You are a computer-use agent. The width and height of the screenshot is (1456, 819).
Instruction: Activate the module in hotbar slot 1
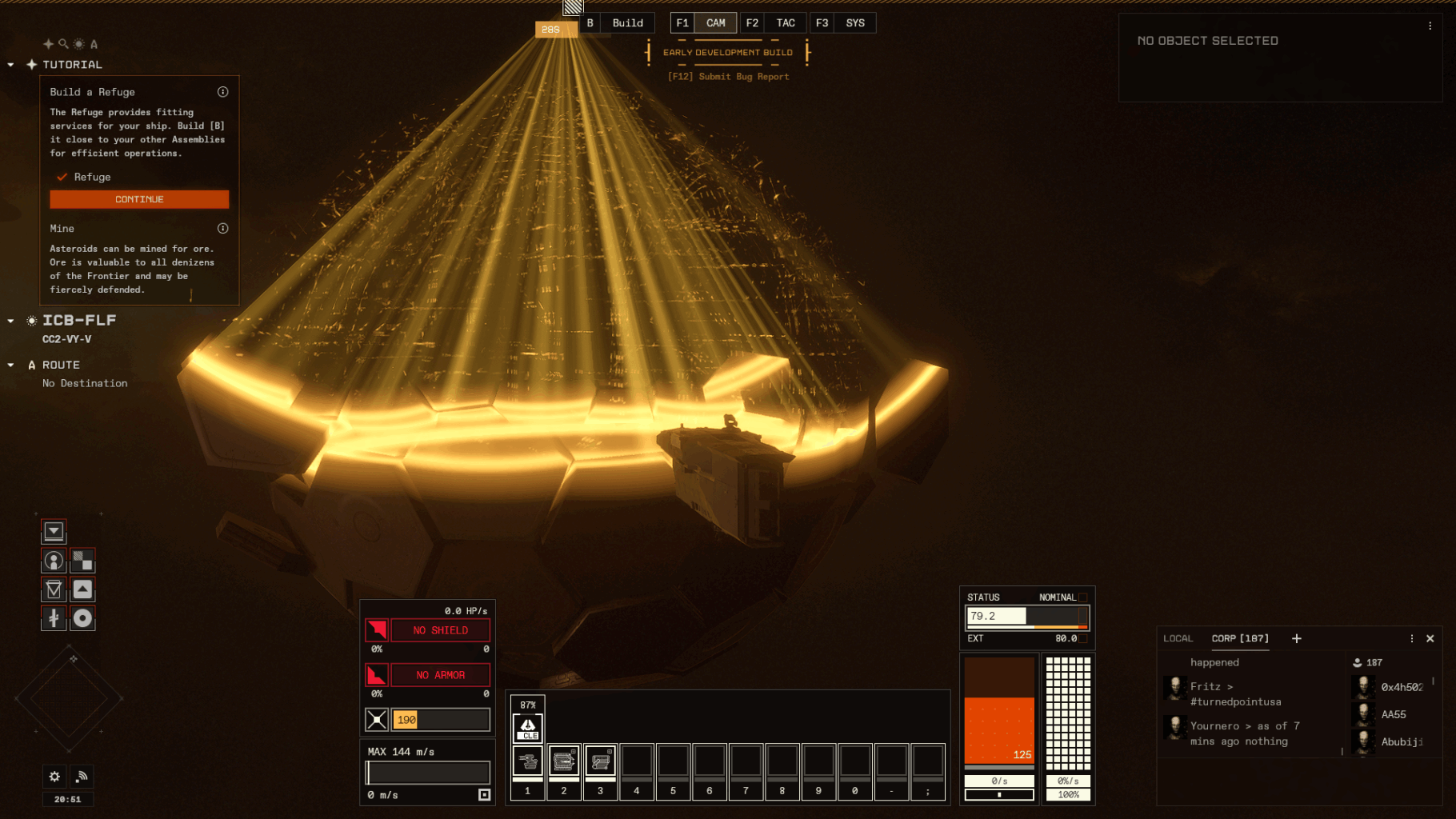point(527,761)
